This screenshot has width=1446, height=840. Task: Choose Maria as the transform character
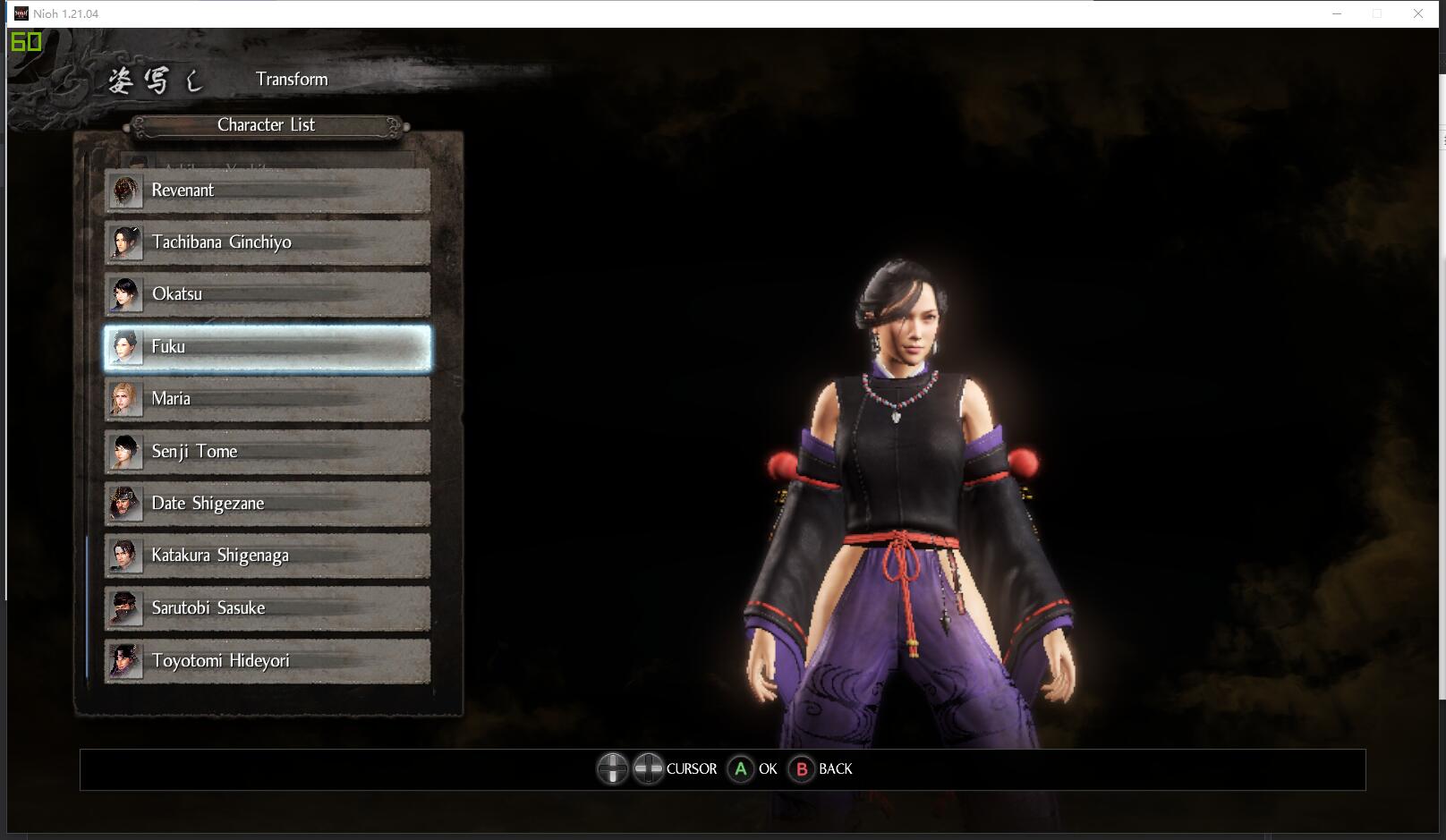click(x=267, y=399)
